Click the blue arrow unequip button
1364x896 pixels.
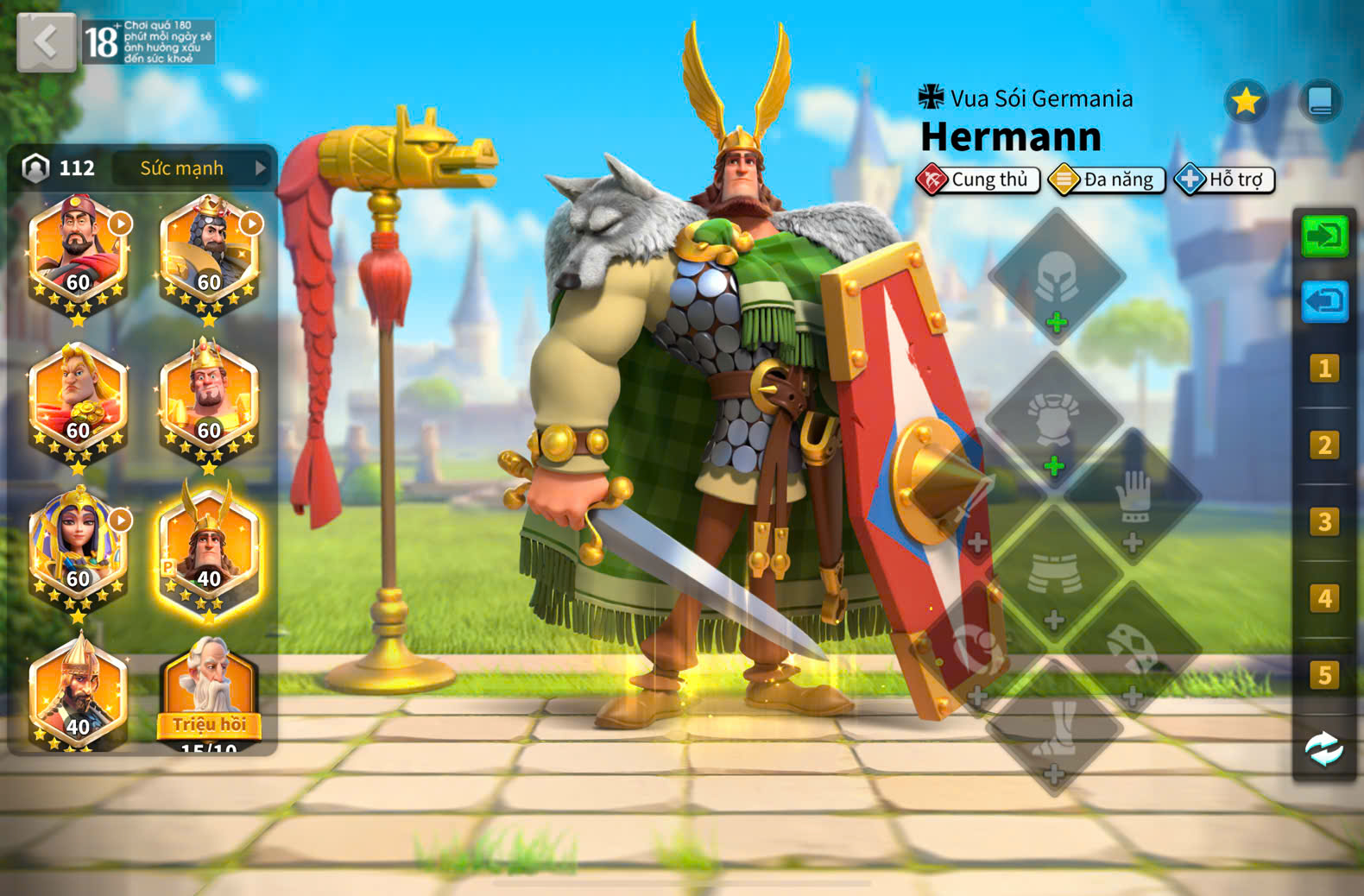[1324, 302]
